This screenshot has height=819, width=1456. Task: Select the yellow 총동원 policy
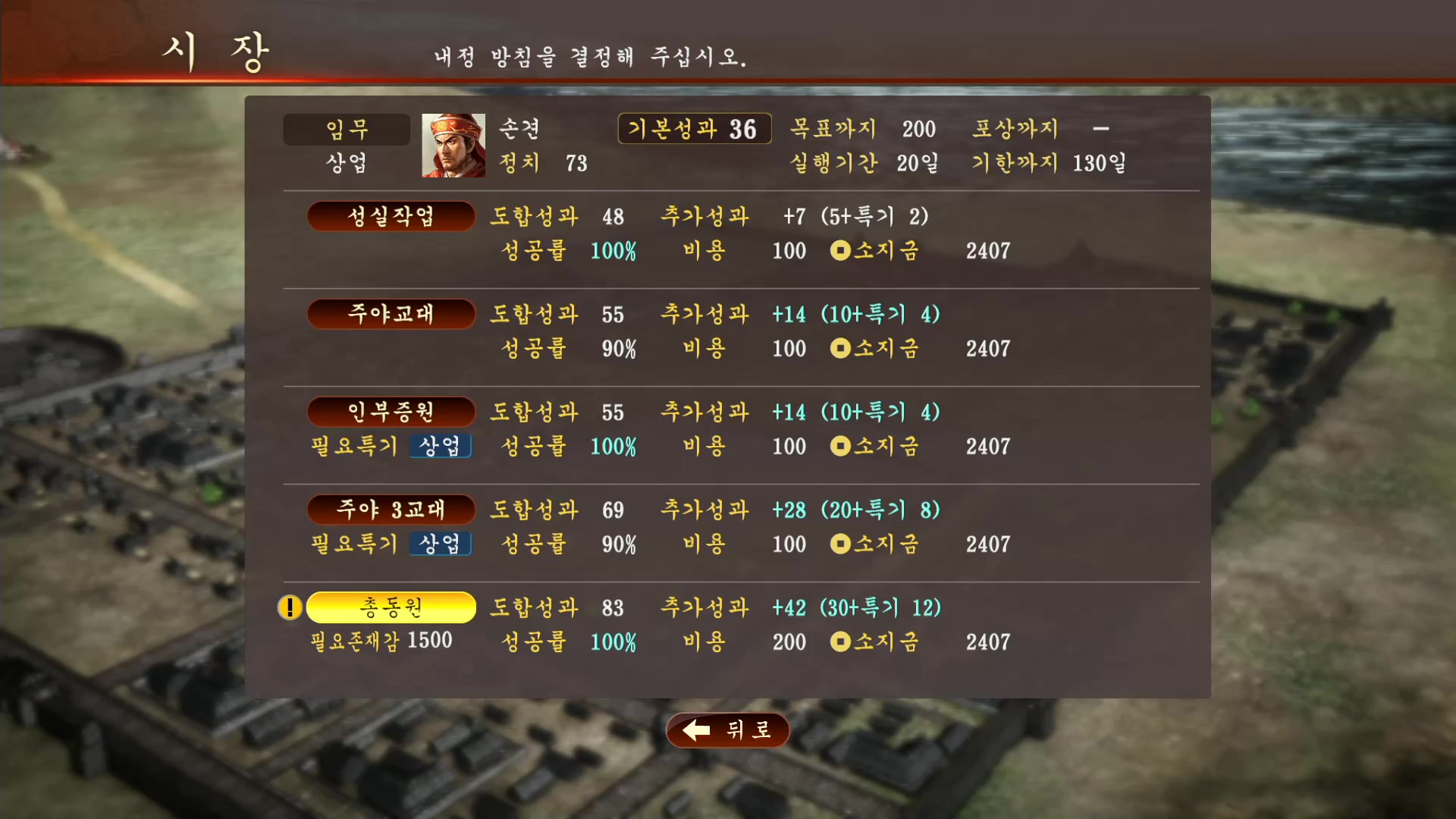tap(391, 607)
